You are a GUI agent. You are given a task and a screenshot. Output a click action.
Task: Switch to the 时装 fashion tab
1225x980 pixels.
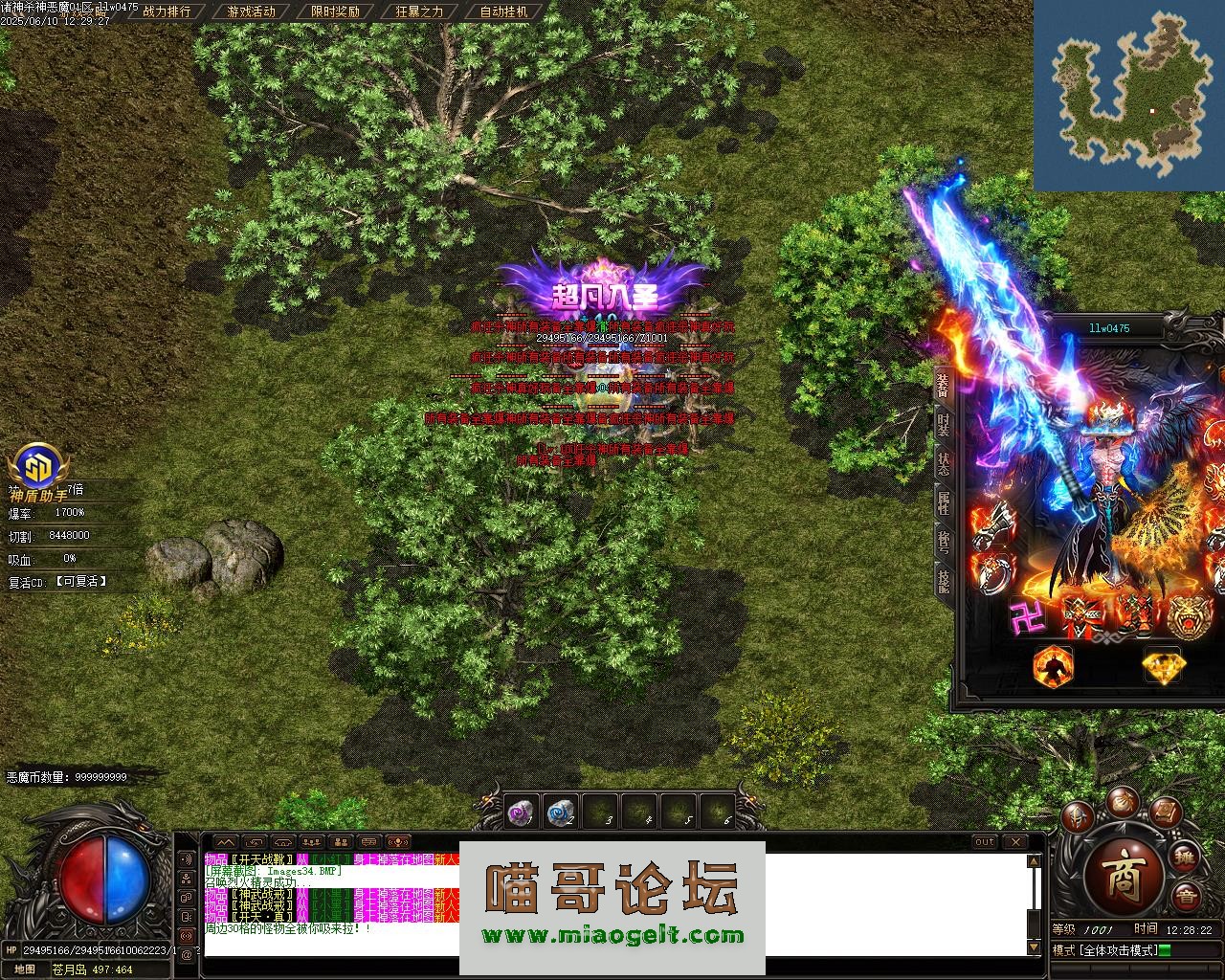pyautogui.click(x=943, y=425)
